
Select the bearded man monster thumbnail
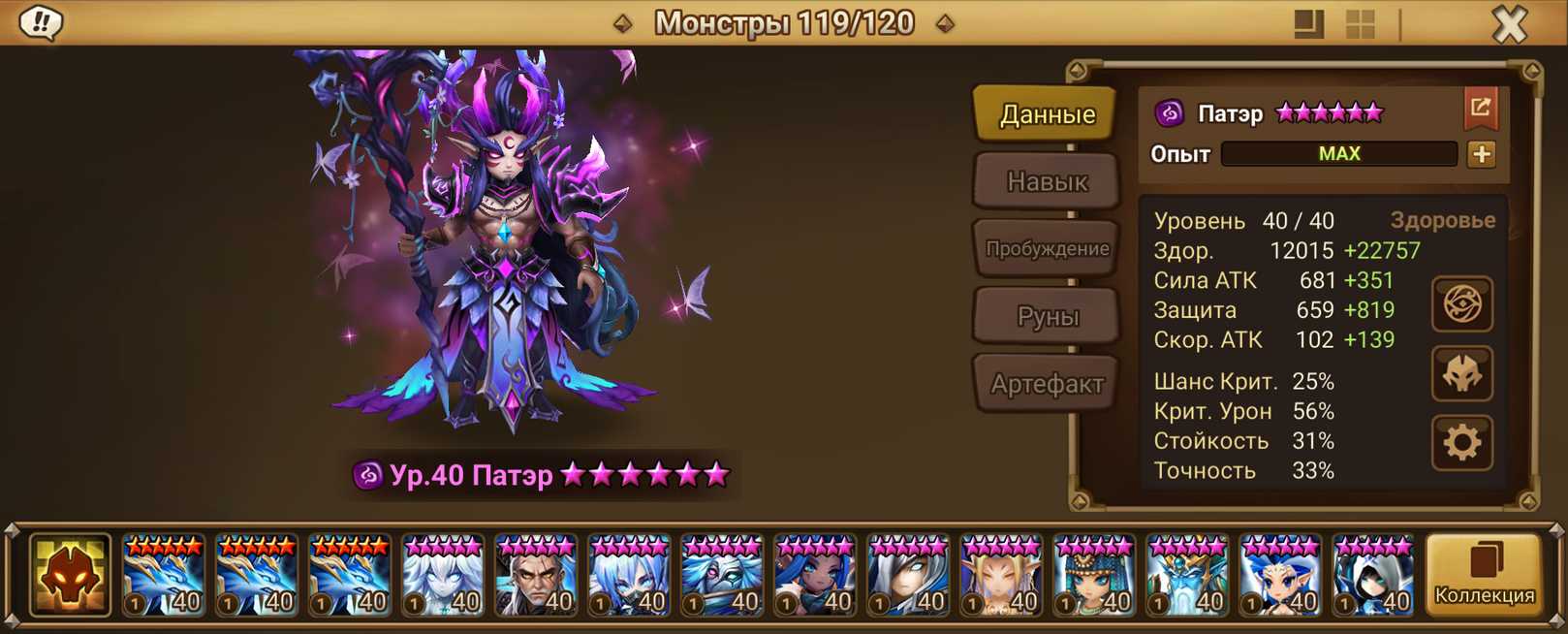[x=536, y=577]
